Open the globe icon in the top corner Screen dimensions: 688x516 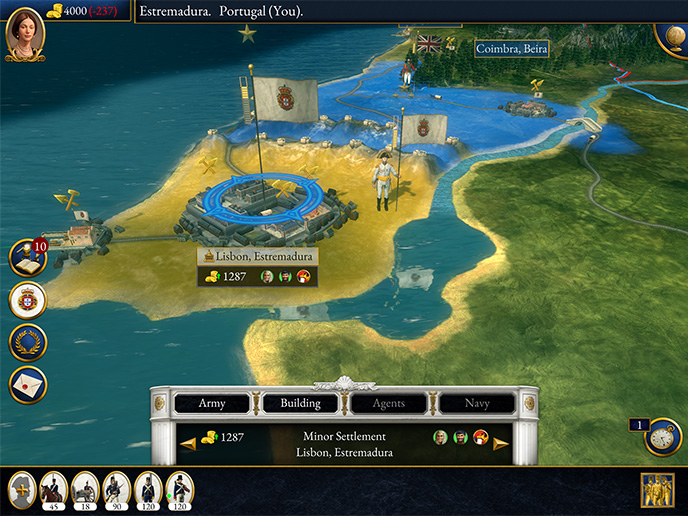(673, 32)
